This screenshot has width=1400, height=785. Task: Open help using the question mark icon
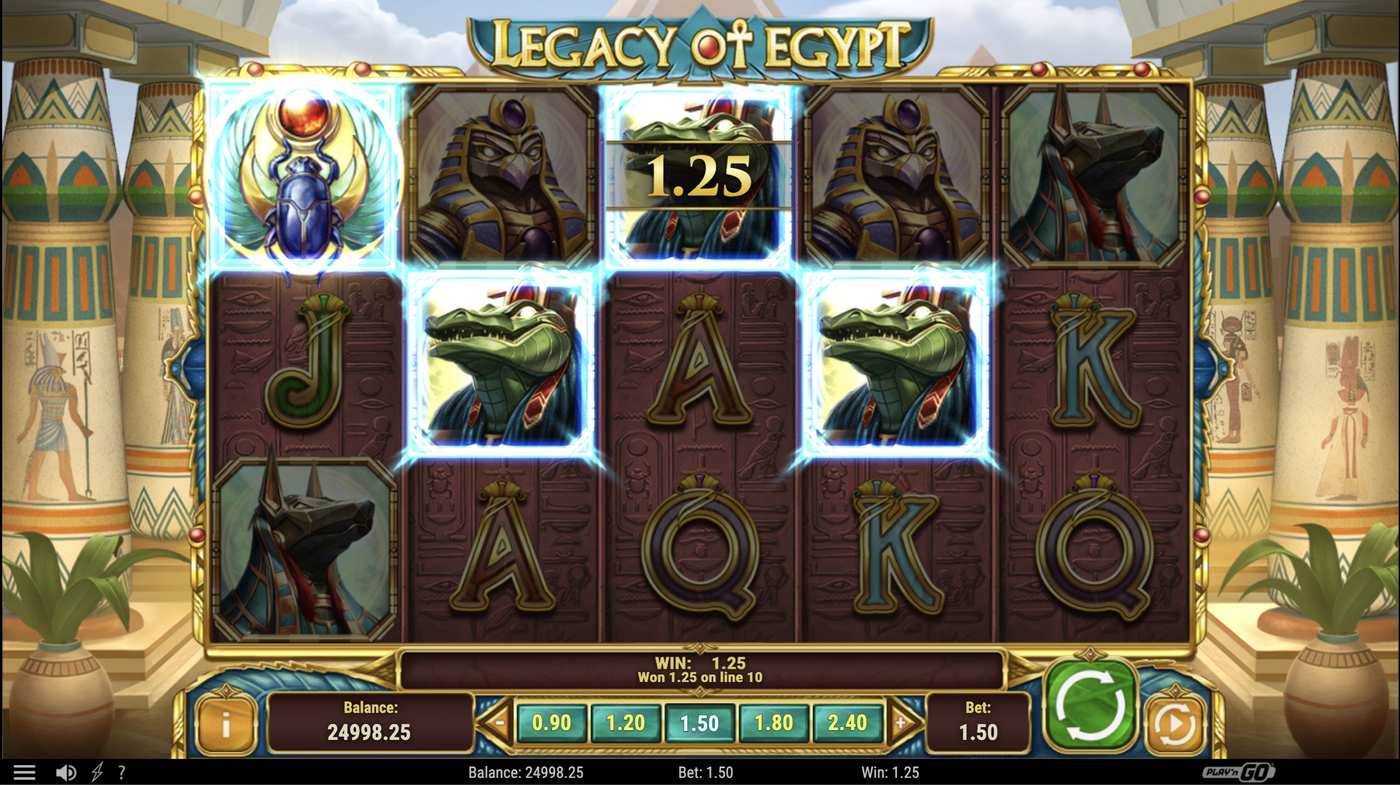122,771
